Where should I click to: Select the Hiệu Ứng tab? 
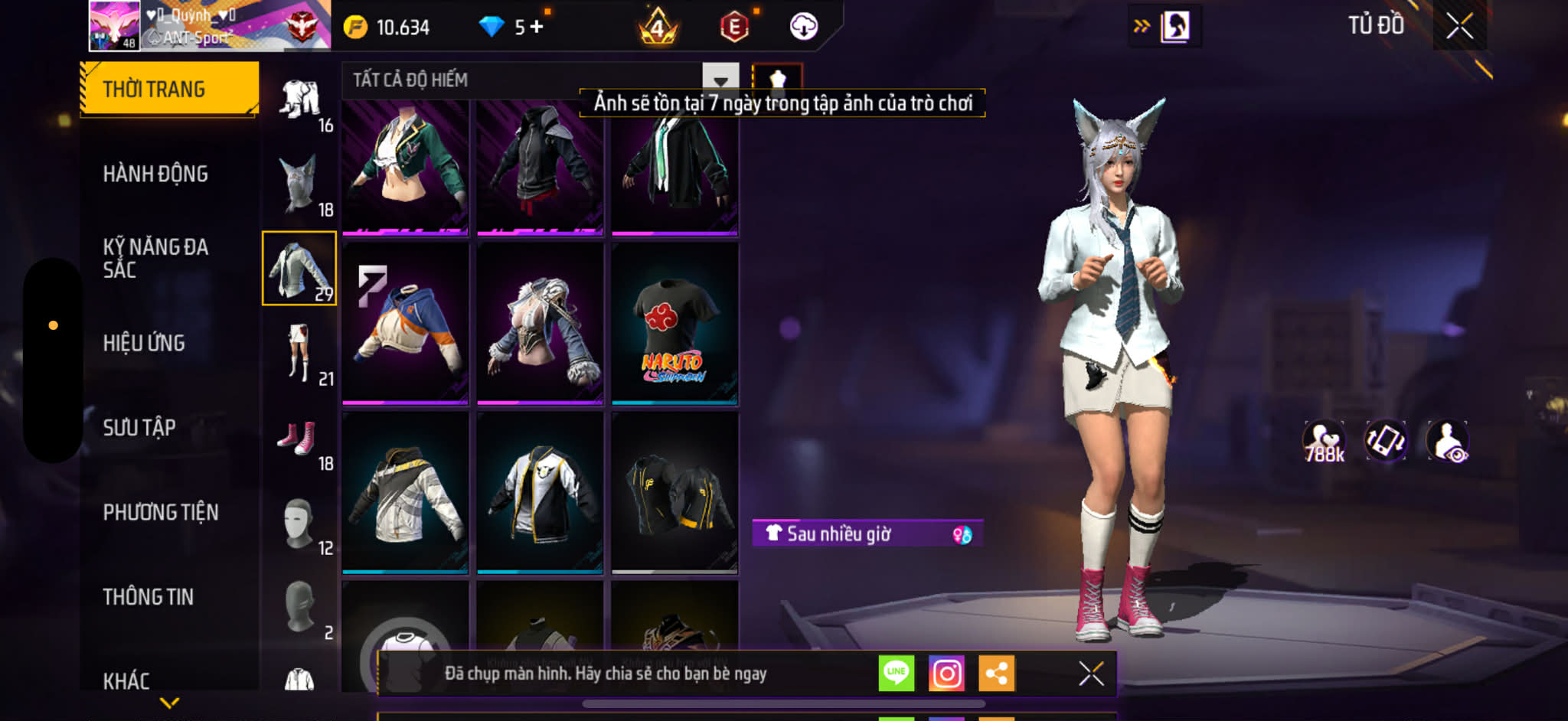point(144,343)
